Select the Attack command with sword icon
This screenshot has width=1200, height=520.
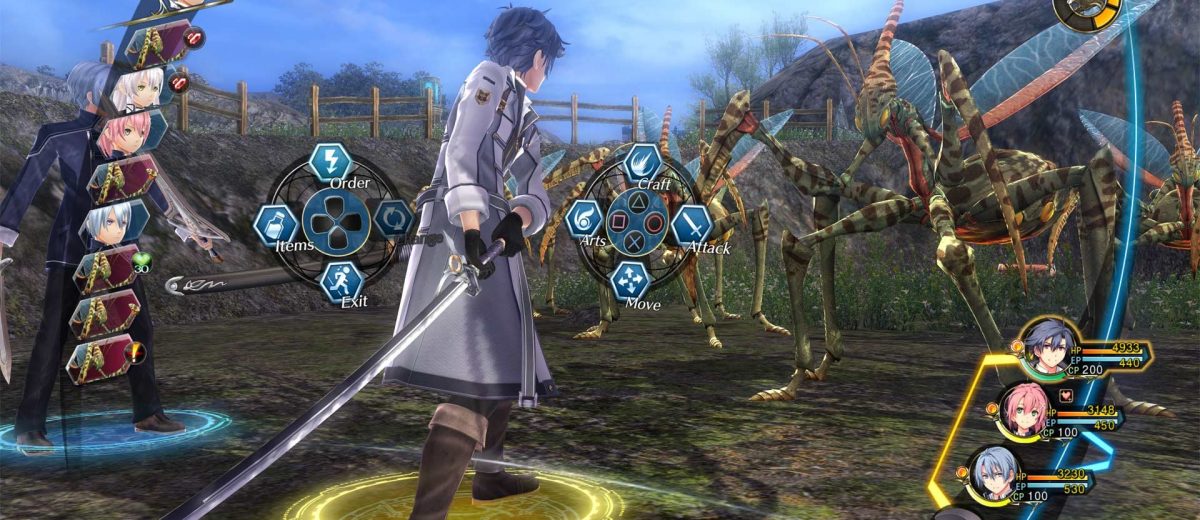point(690,226)
